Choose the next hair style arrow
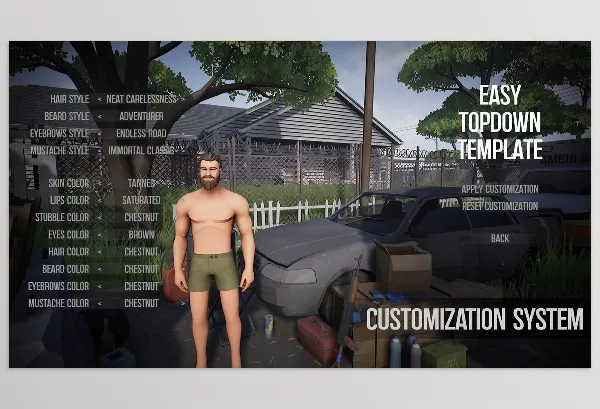600x409 pixels. pyautogui.click(x=184, y=99)
